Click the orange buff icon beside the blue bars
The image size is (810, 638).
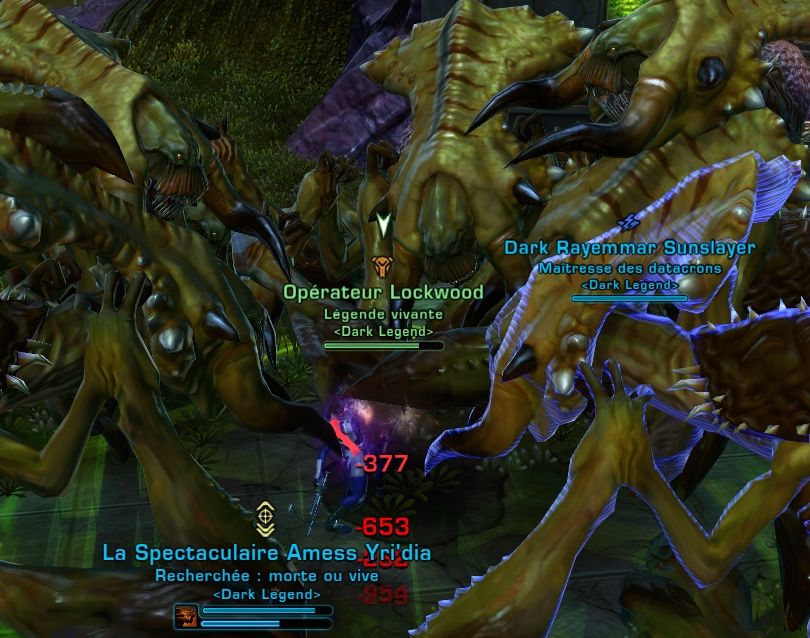click(185, 614)
